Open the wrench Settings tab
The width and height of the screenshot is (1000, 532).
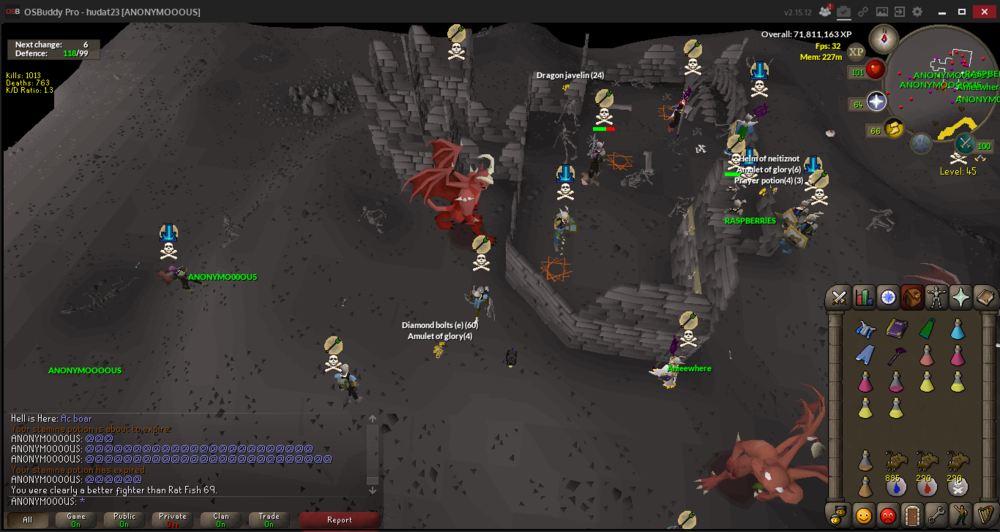936,515
